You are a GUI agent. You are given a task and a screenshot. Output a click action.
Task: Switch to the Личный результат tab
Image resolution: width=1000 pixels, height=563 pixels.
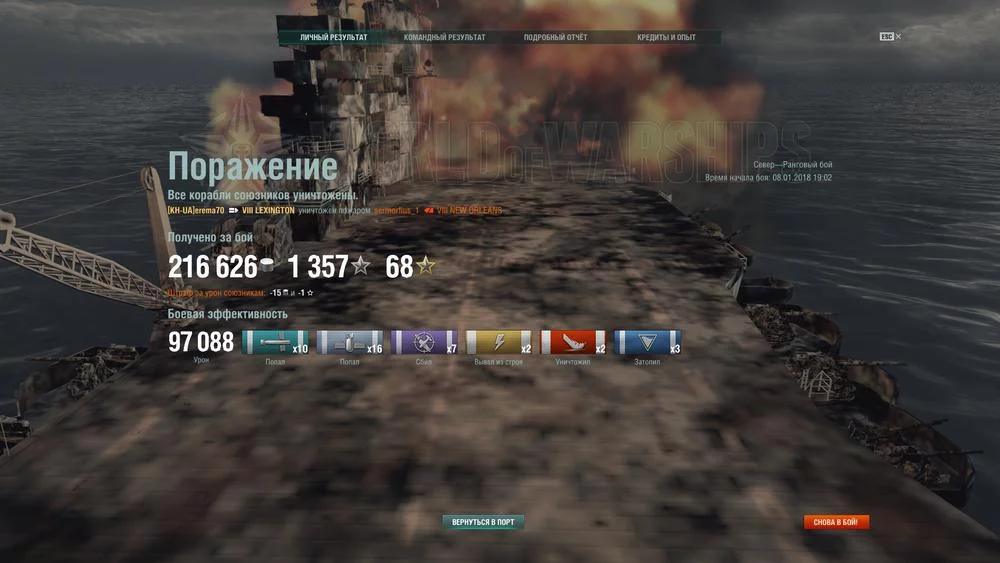tap(333, 37)
